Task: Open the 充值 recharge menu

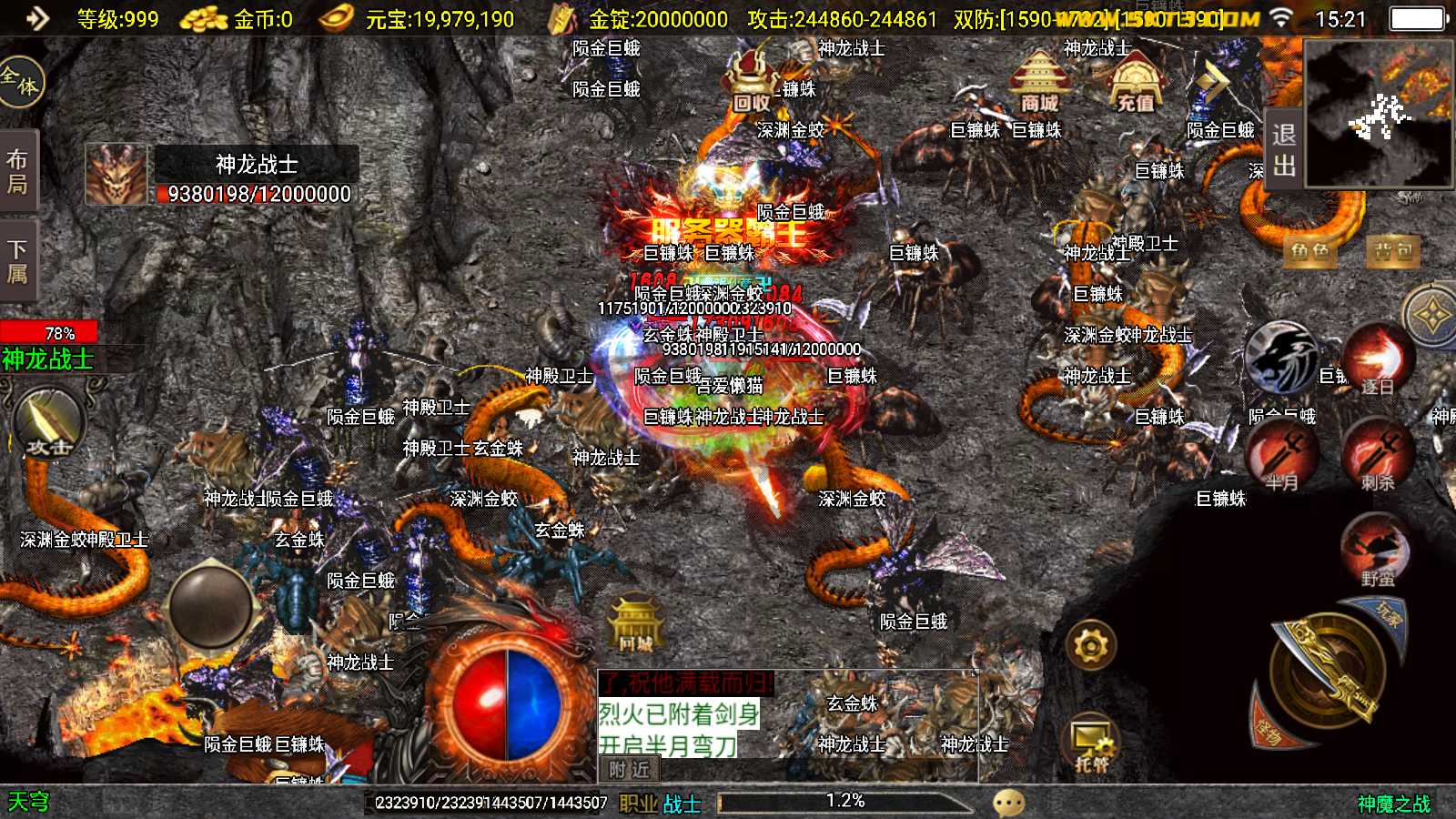Action: [1134, 84]
